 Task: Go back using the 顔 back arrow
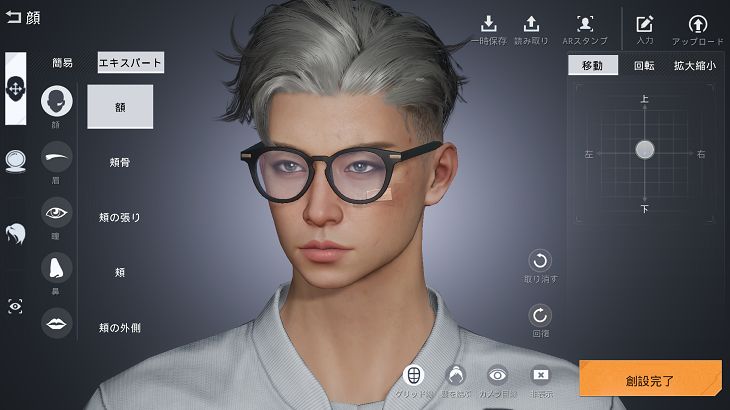coord(14,16)
